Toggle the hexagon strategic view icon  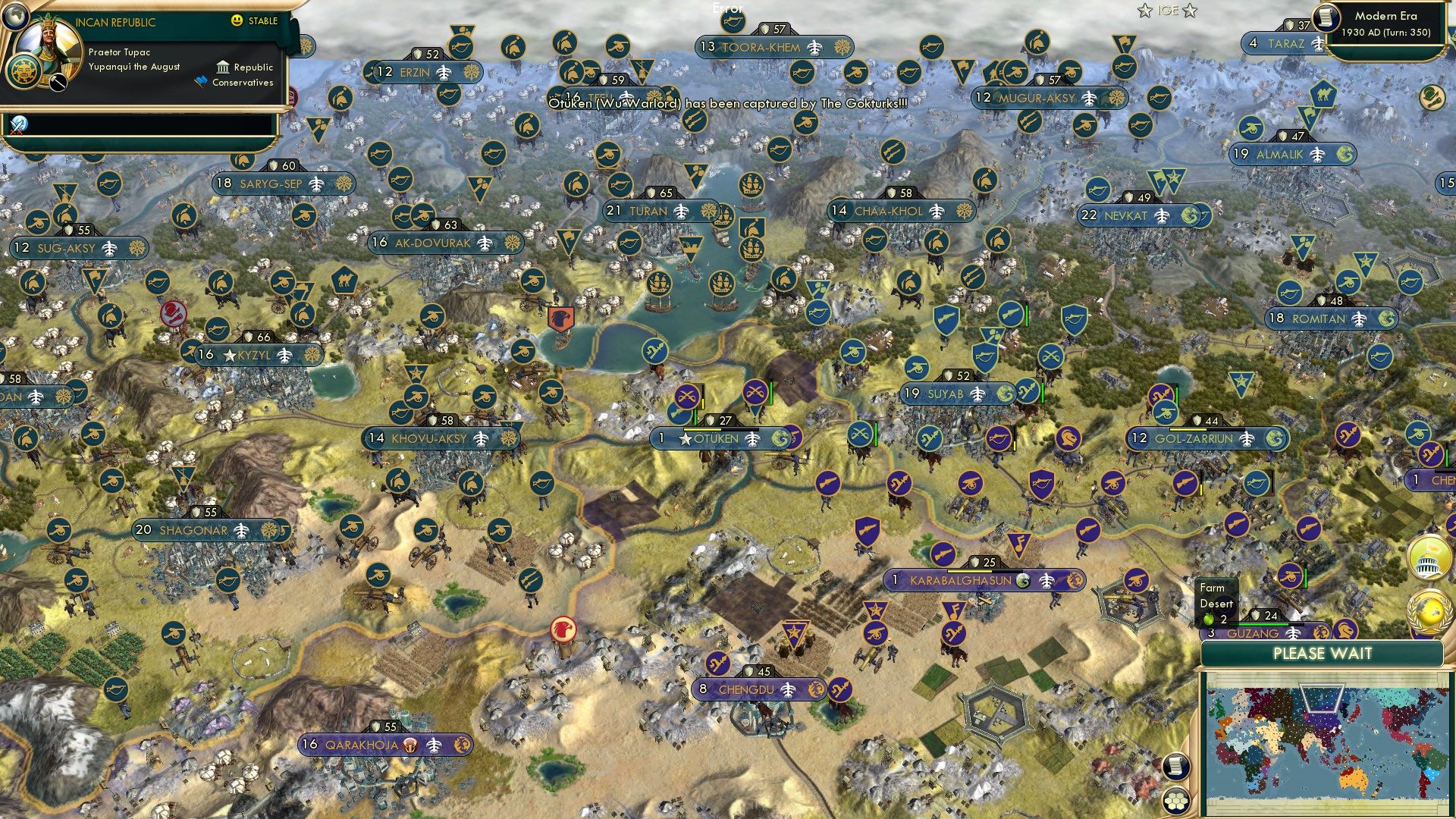1174,801
